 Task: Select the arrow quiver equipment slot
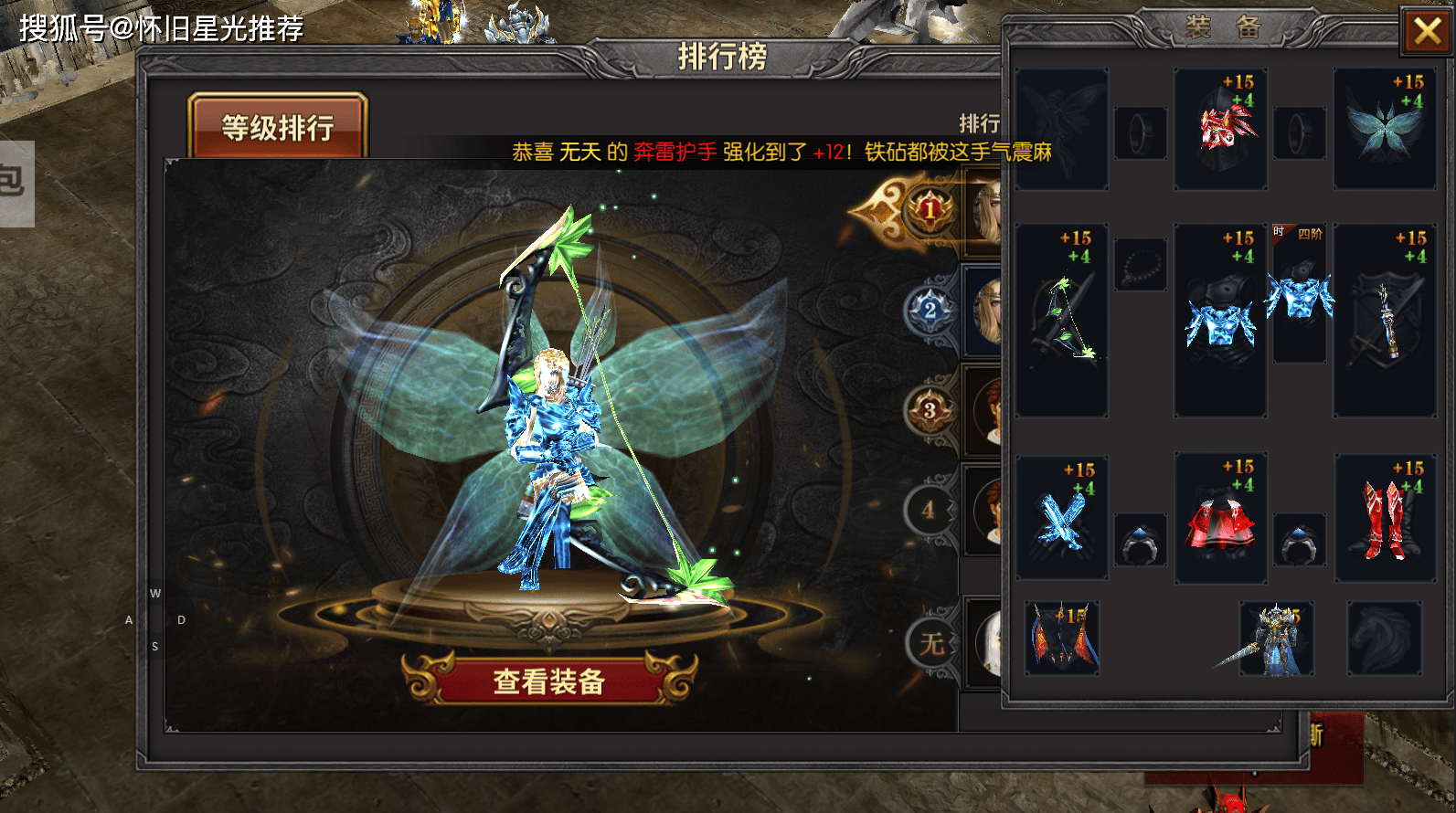click(x=1384, y=321)
